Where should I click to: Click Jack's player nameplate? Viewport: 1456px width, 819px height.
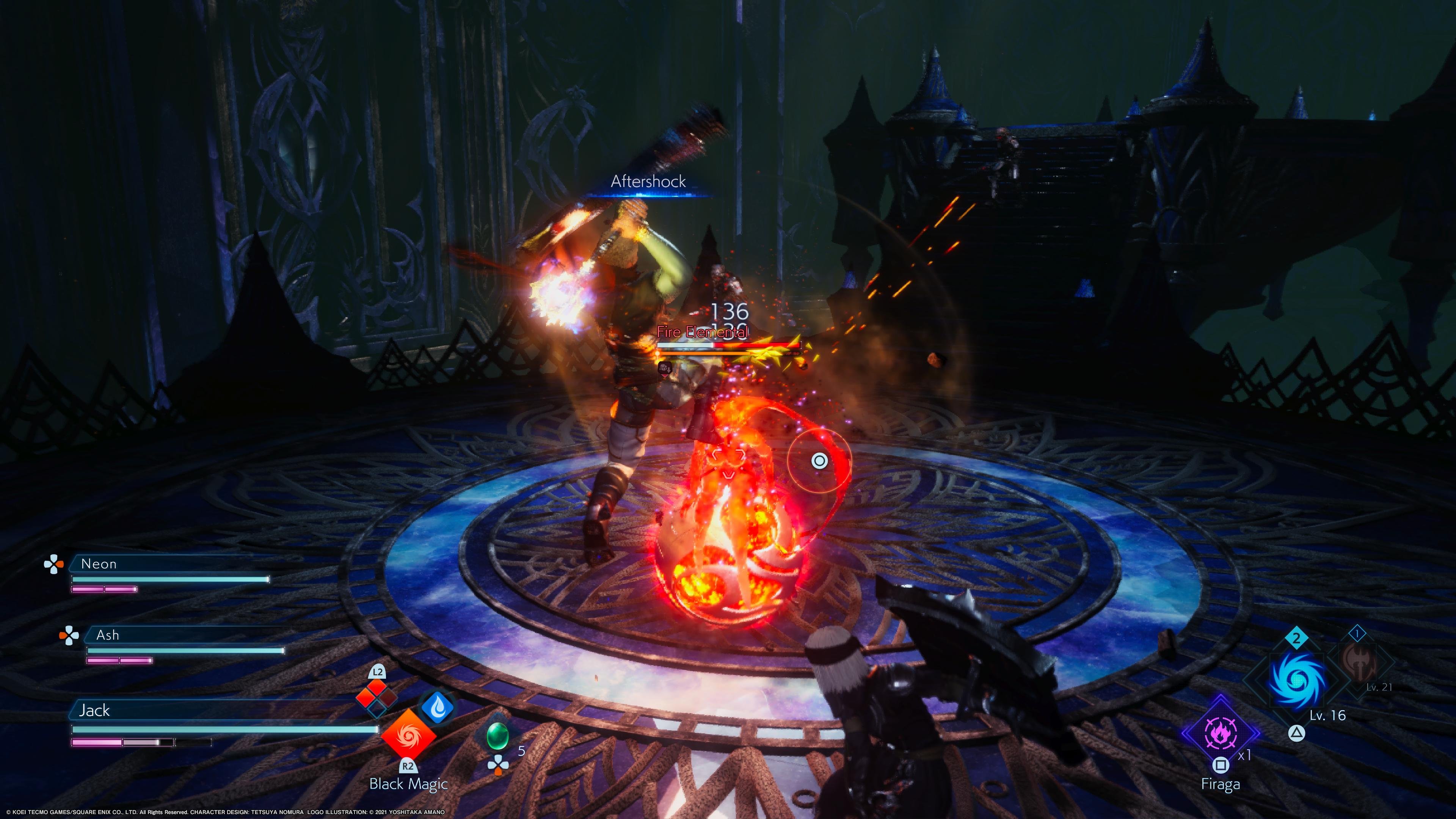[94, 710]
